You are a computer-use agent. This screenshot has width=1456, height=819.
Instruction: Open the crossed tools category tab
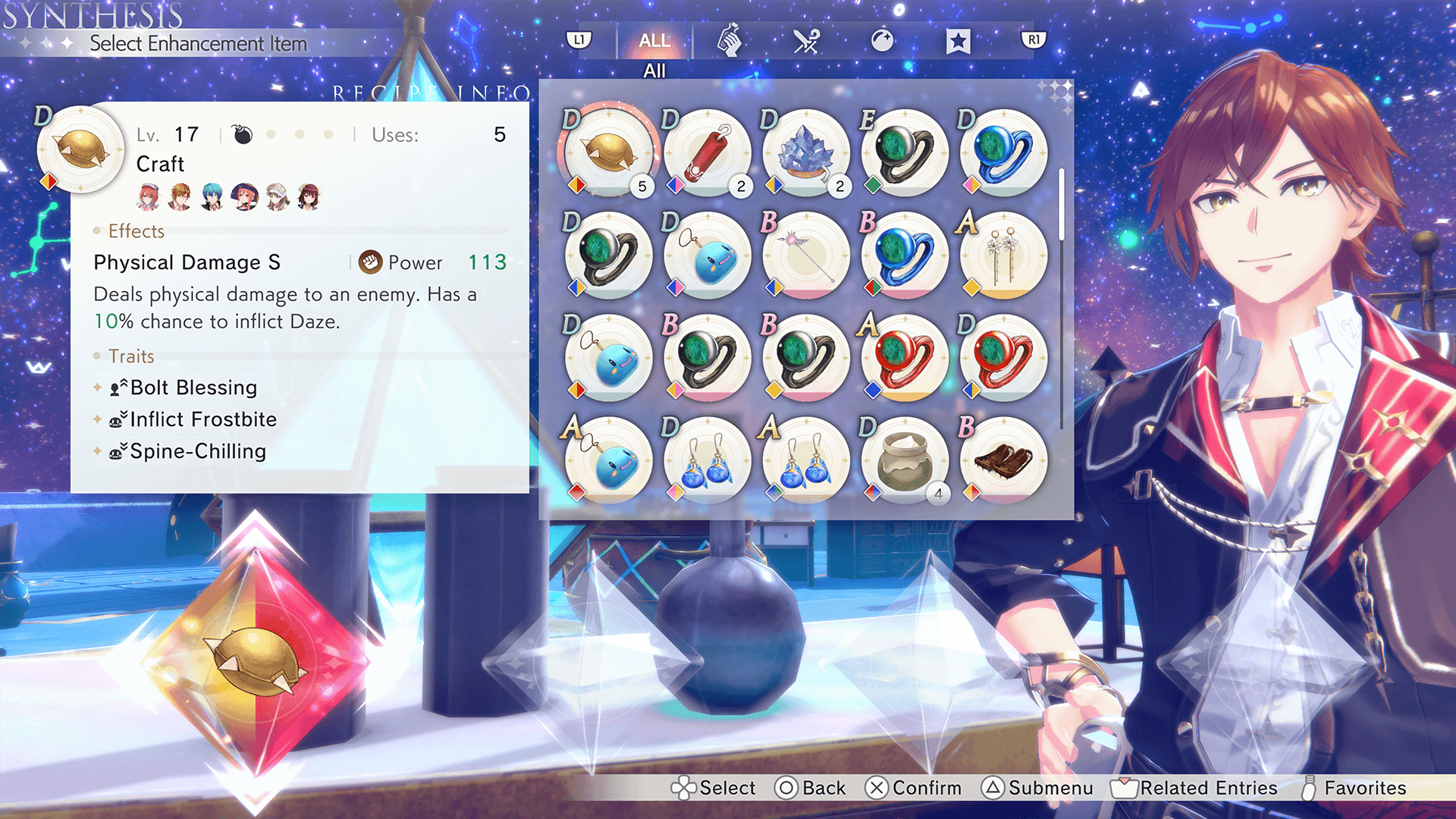click(x=806, y=41)
